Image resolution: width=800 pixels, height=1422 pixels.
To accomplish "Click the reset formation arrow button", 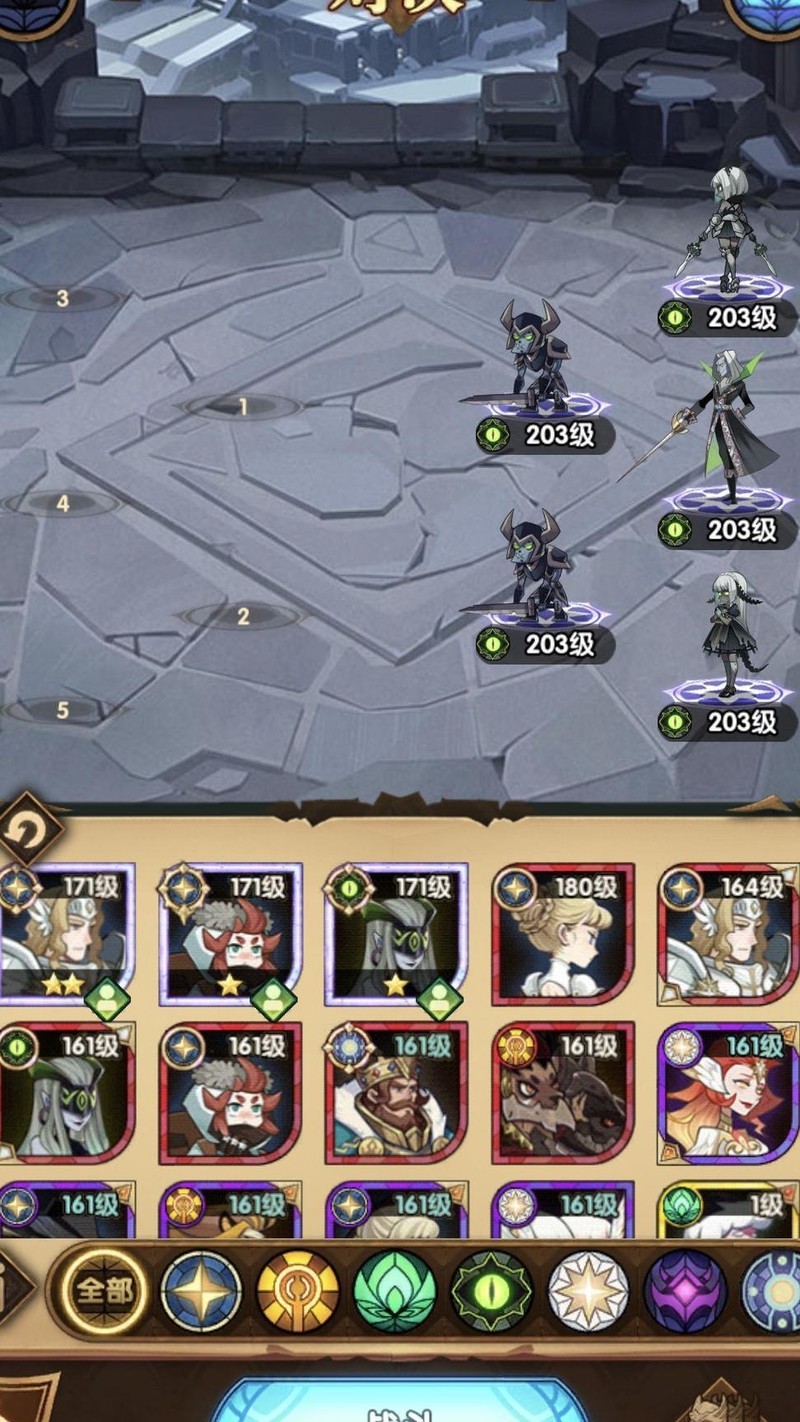I will click(30, 828).
